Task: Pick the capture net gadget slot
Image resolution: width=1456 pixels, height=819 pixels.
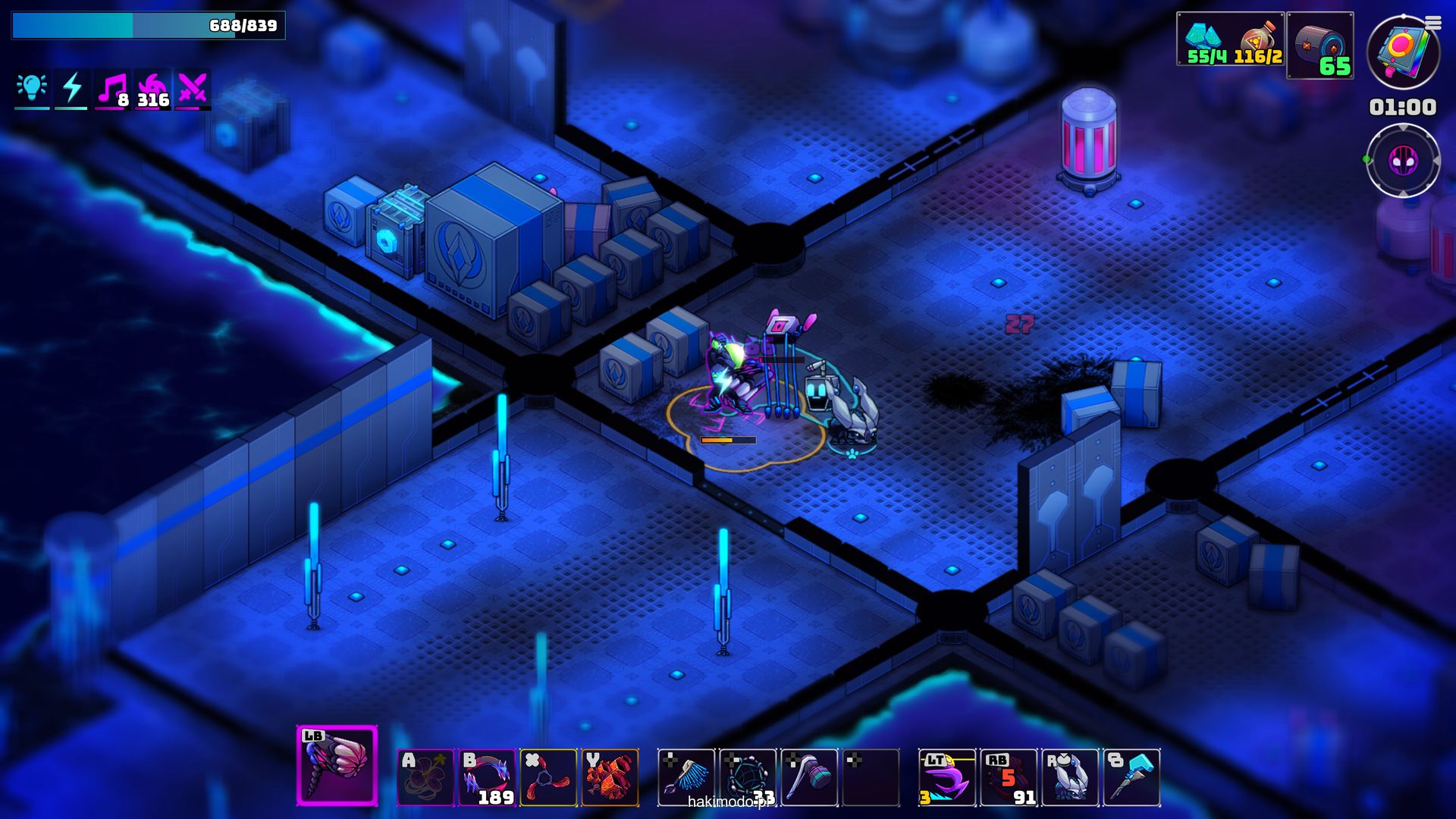Action: pos(748,777)
